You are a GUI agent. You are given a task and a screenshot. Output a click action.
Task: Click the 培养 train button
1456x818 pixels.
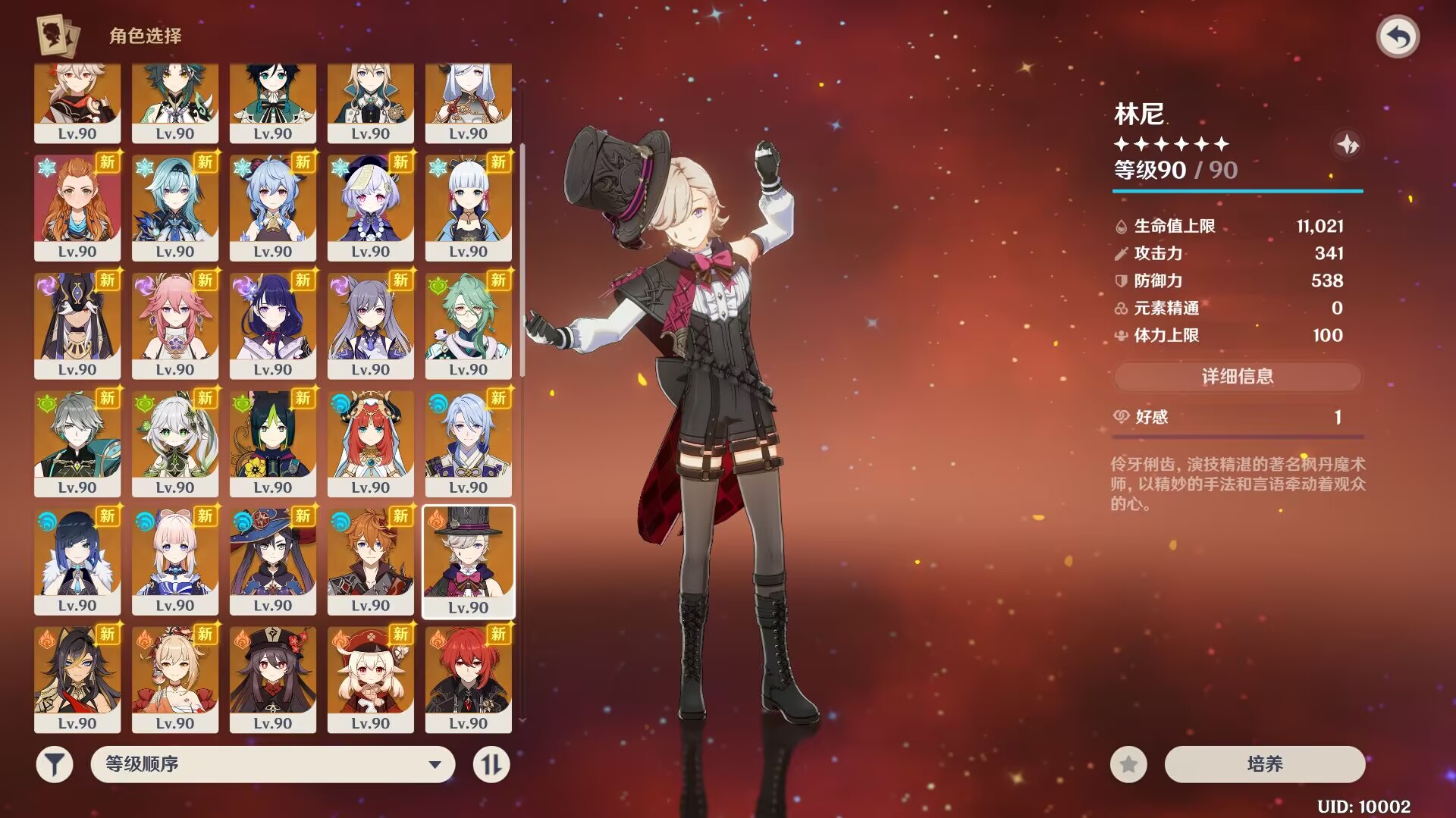tap(1264, 764)
